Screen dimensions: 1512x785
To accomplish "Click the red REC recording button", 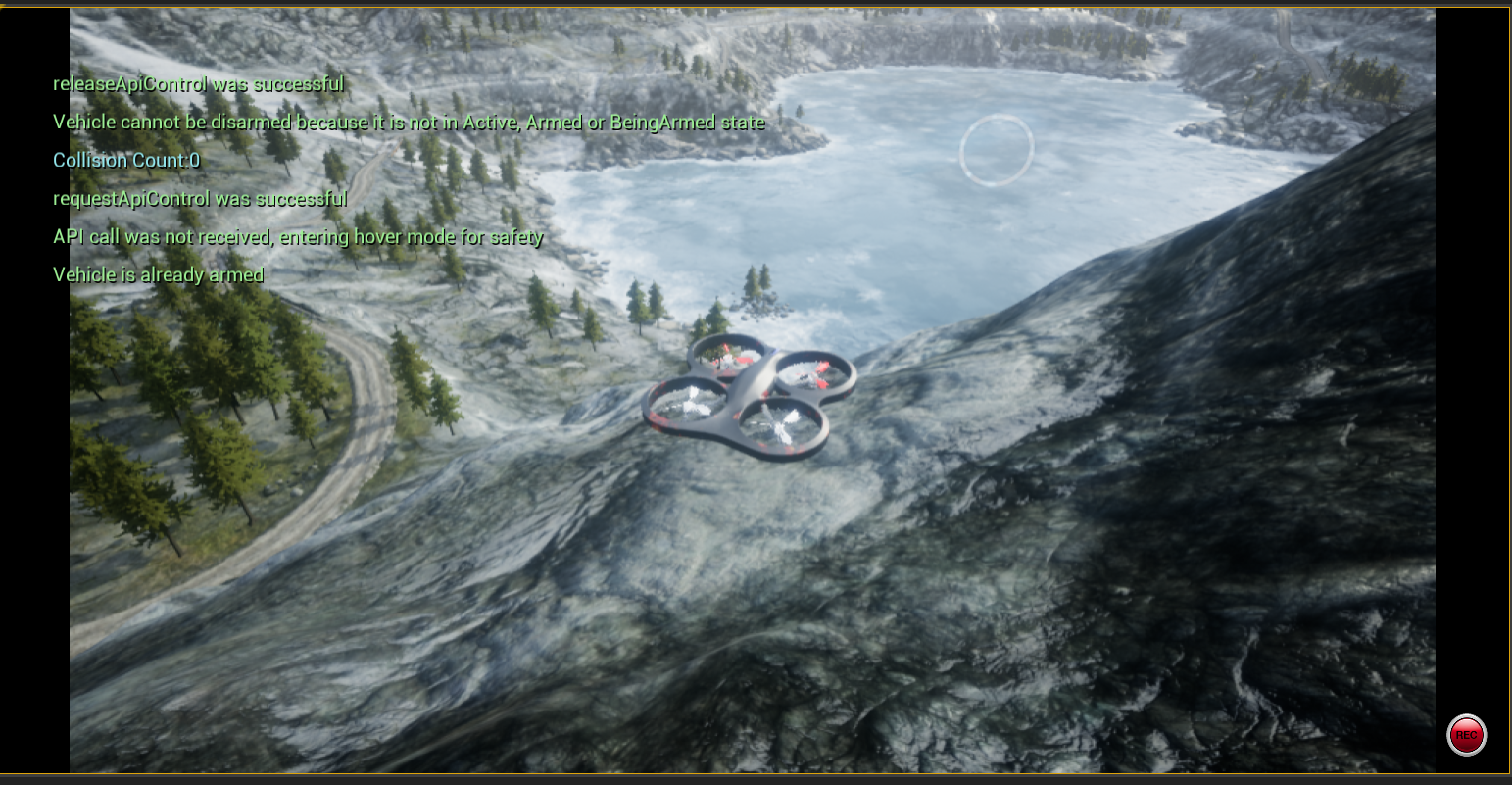I will [1466, 735].
